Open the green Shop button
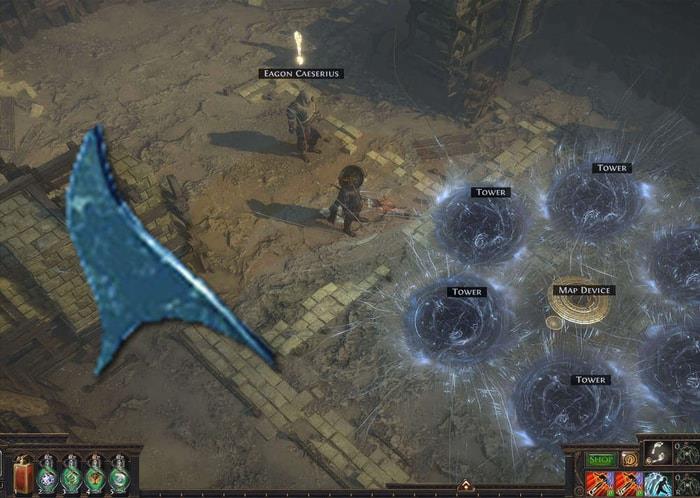 (x=601, y=459)
